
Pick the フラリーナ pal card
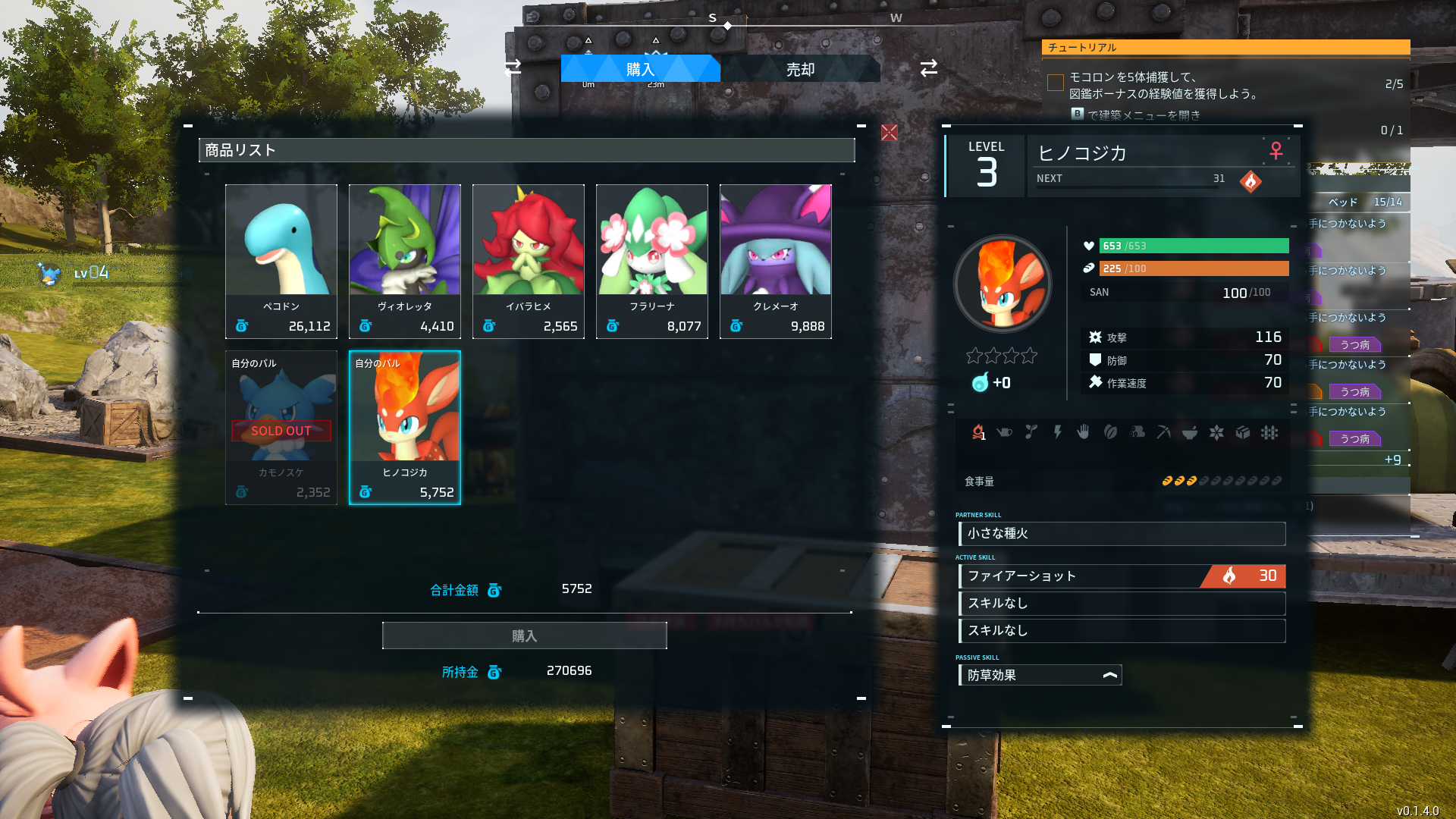pyautogui.click(x=652, y=261)
